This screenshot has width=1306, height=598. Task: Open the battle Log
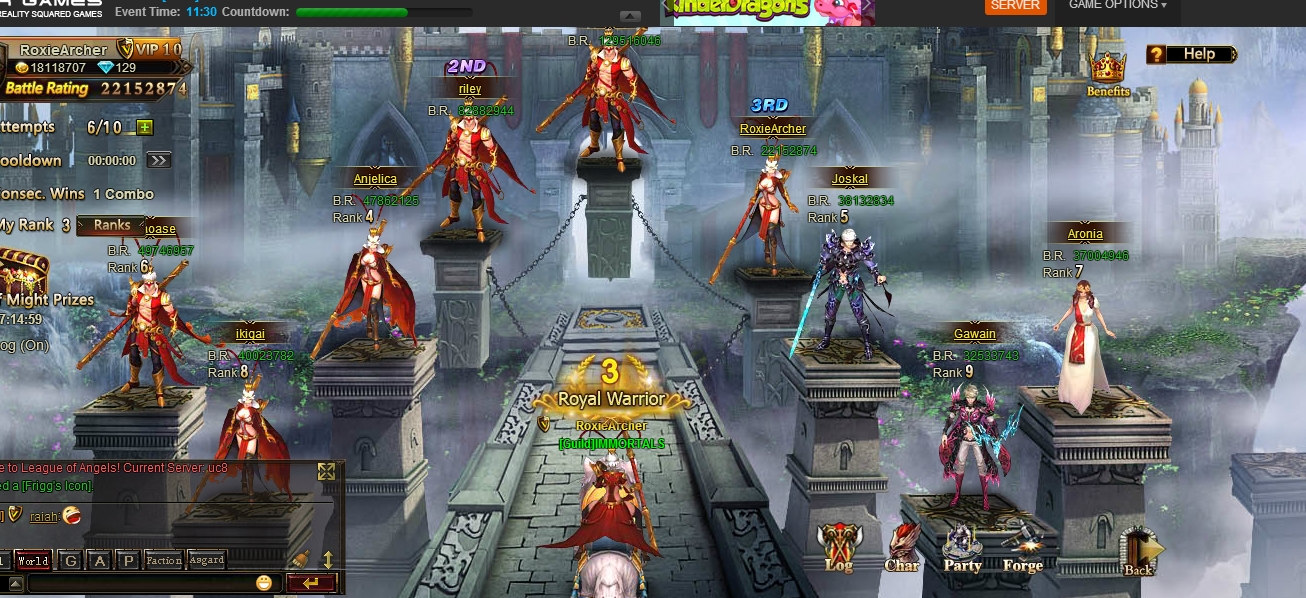838,549
